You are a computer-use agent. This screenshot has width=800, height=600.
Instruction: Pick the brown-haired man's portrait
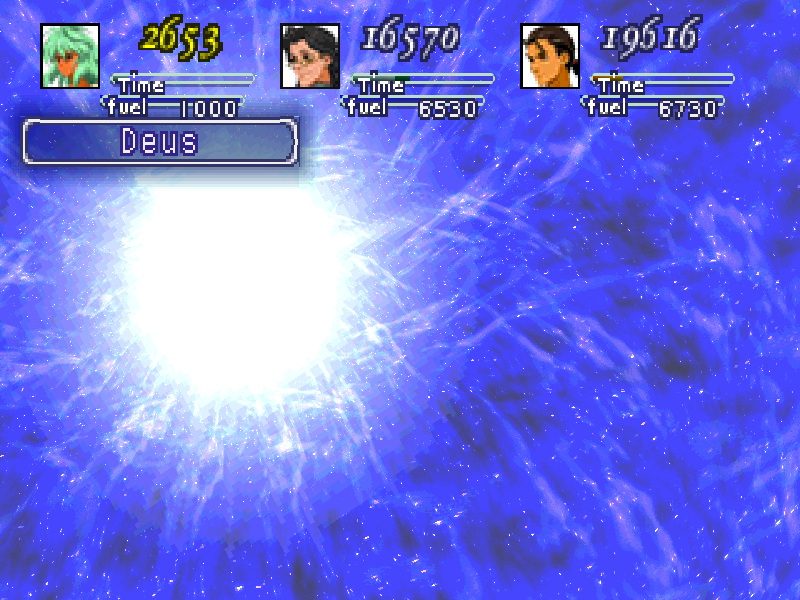pyautogui.click(x=550, y=56)
